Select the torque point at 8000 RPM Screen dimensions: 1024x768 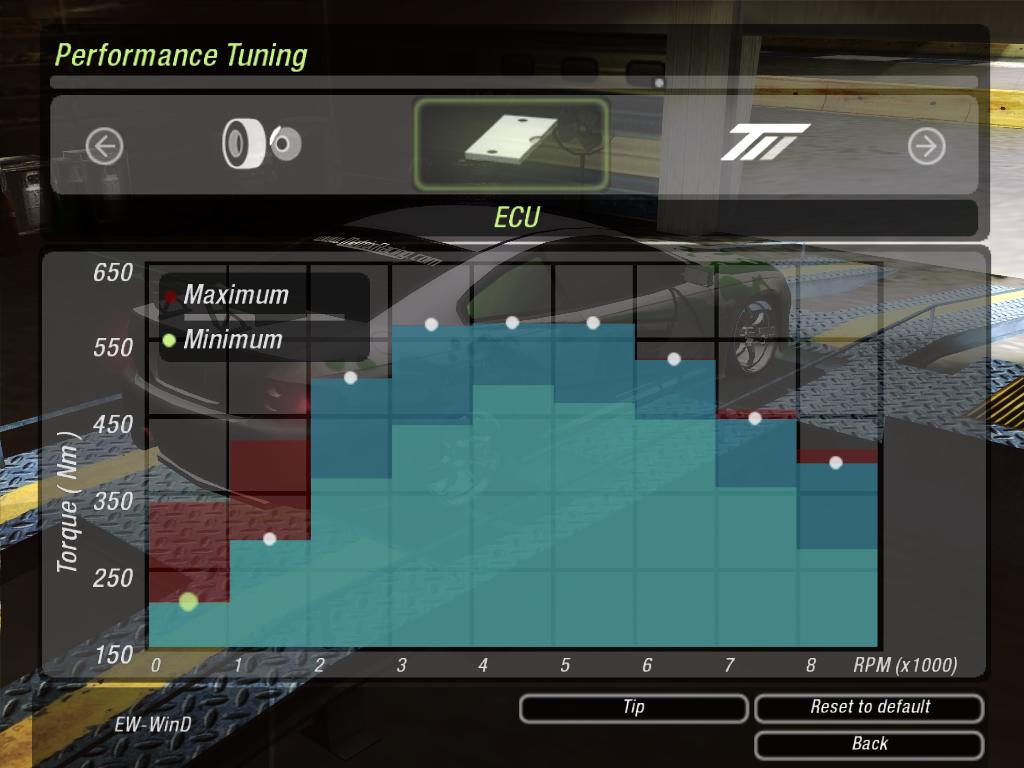pos(836,462)
